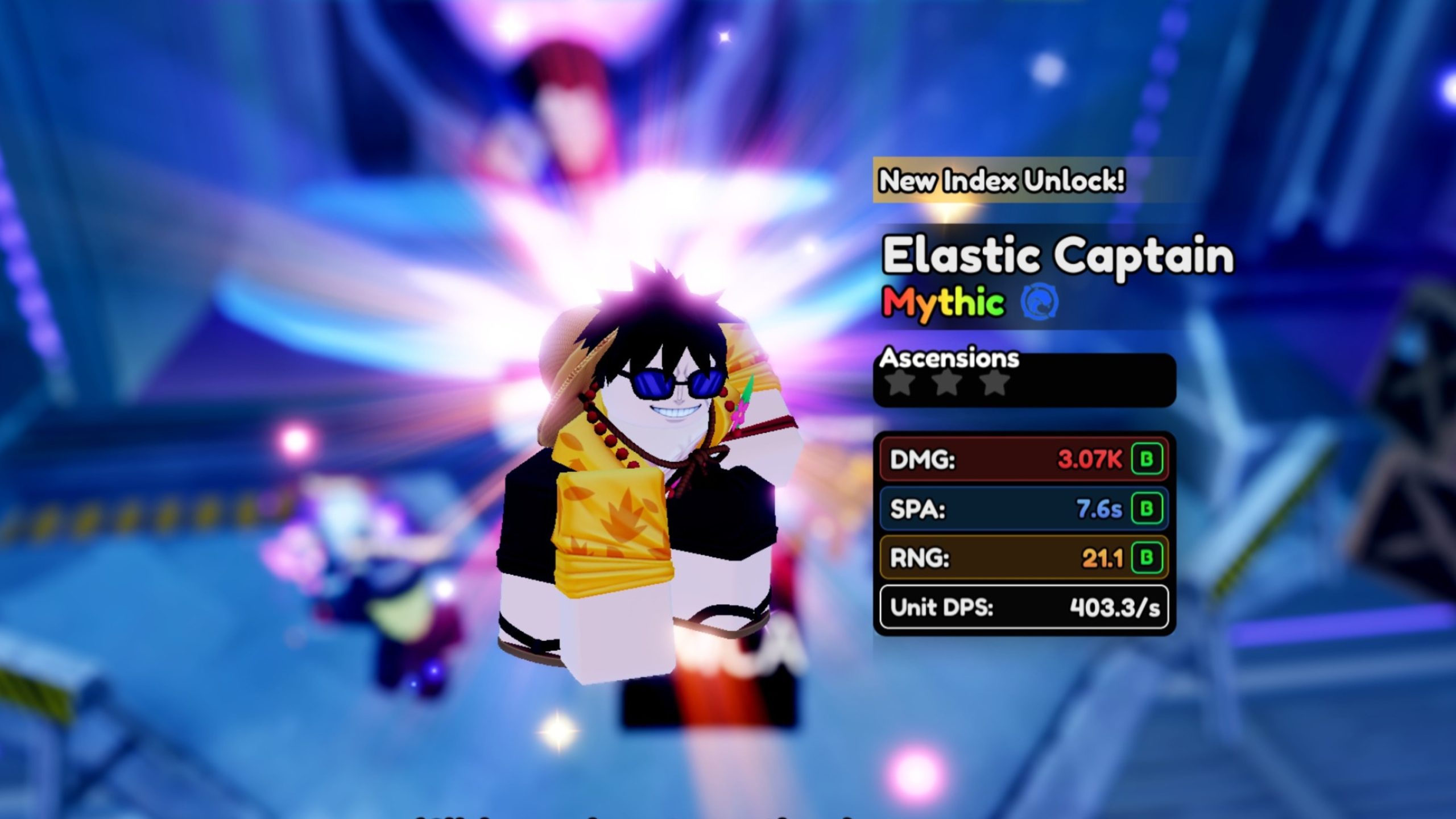Select the DMG stat's B grade badge
The image size is (1456, 819).
click(x=1147, y=459)
